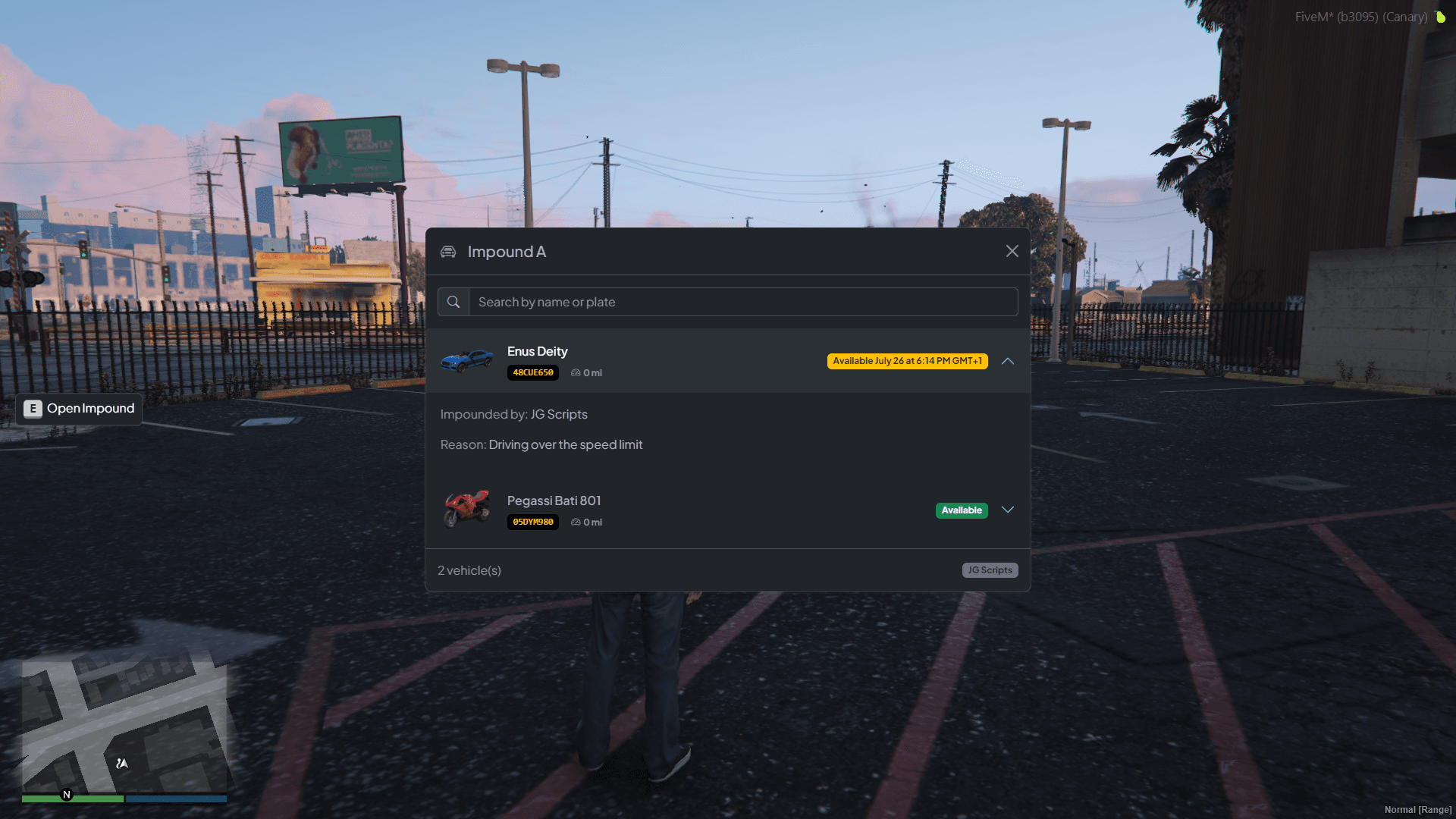Click the yellow availability badge for Enus Deity
The height and width of the screenshot is (819, 1456).
tap(907, 361)
